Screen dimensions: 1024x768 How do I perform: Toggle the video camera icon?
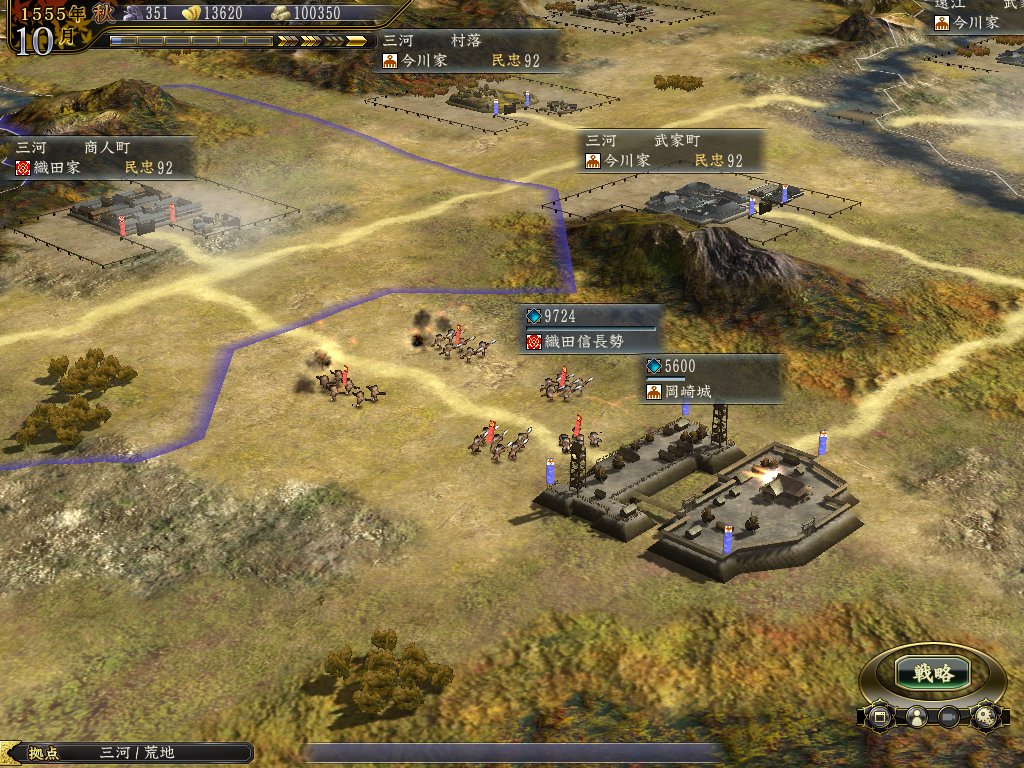949,716
